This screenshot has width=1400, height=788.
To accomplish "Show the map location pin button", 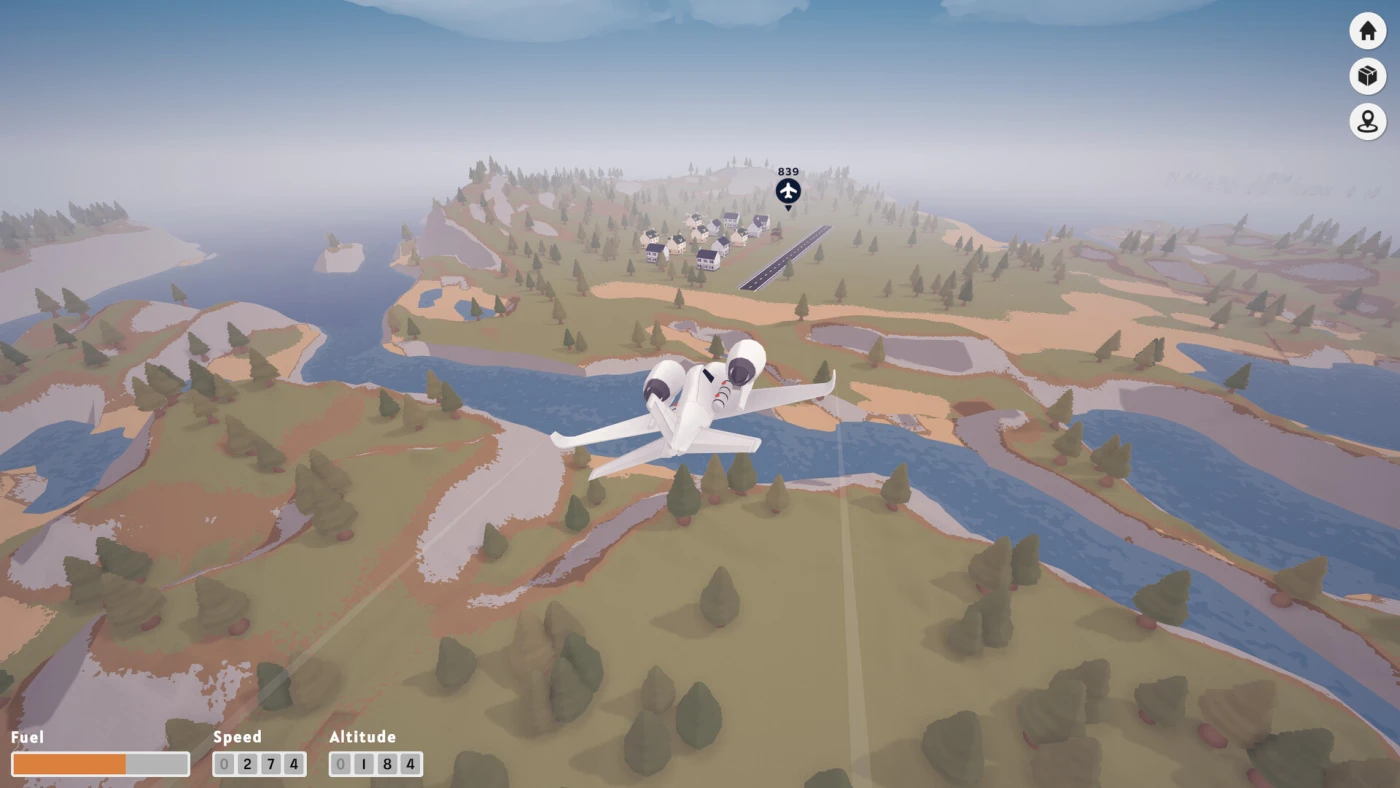I will coord(1367,122).
